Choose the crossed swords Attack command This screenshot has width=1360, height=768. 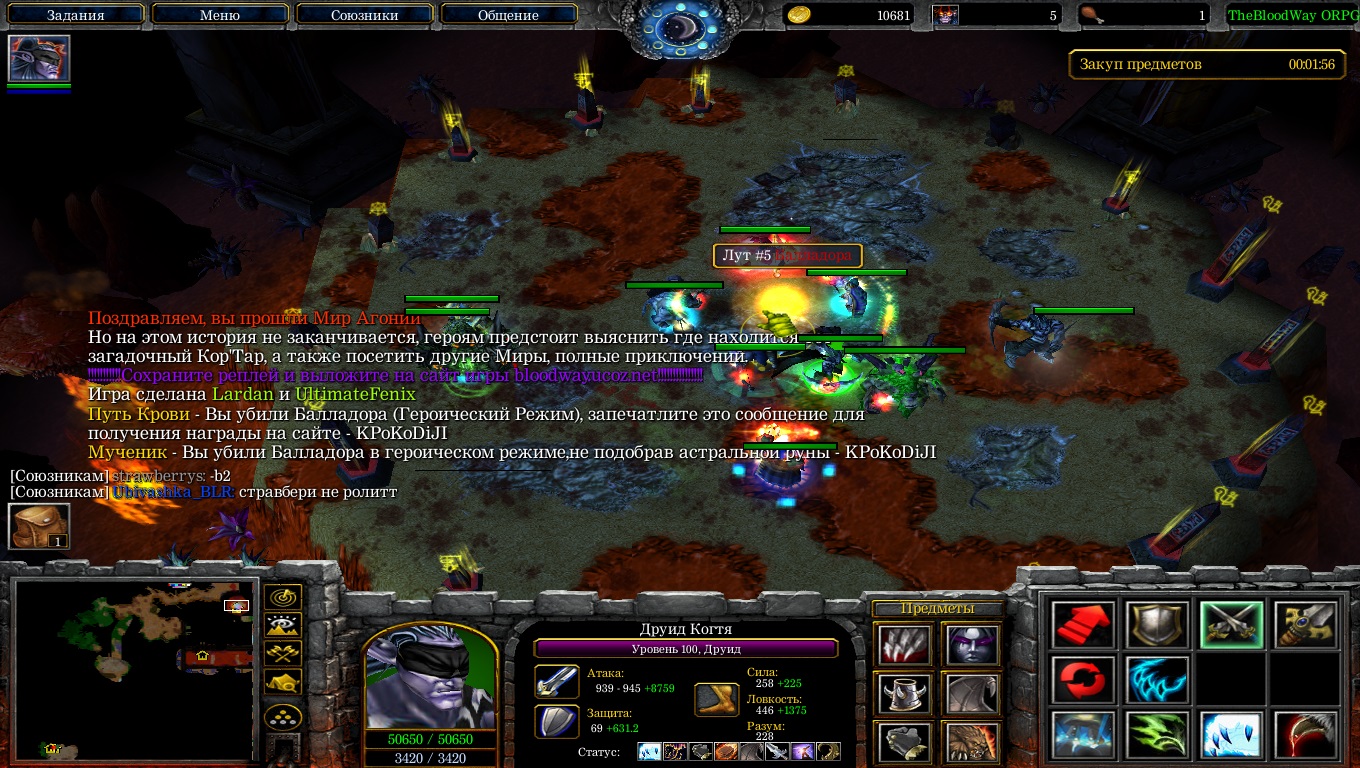(x=1231, y=625)
